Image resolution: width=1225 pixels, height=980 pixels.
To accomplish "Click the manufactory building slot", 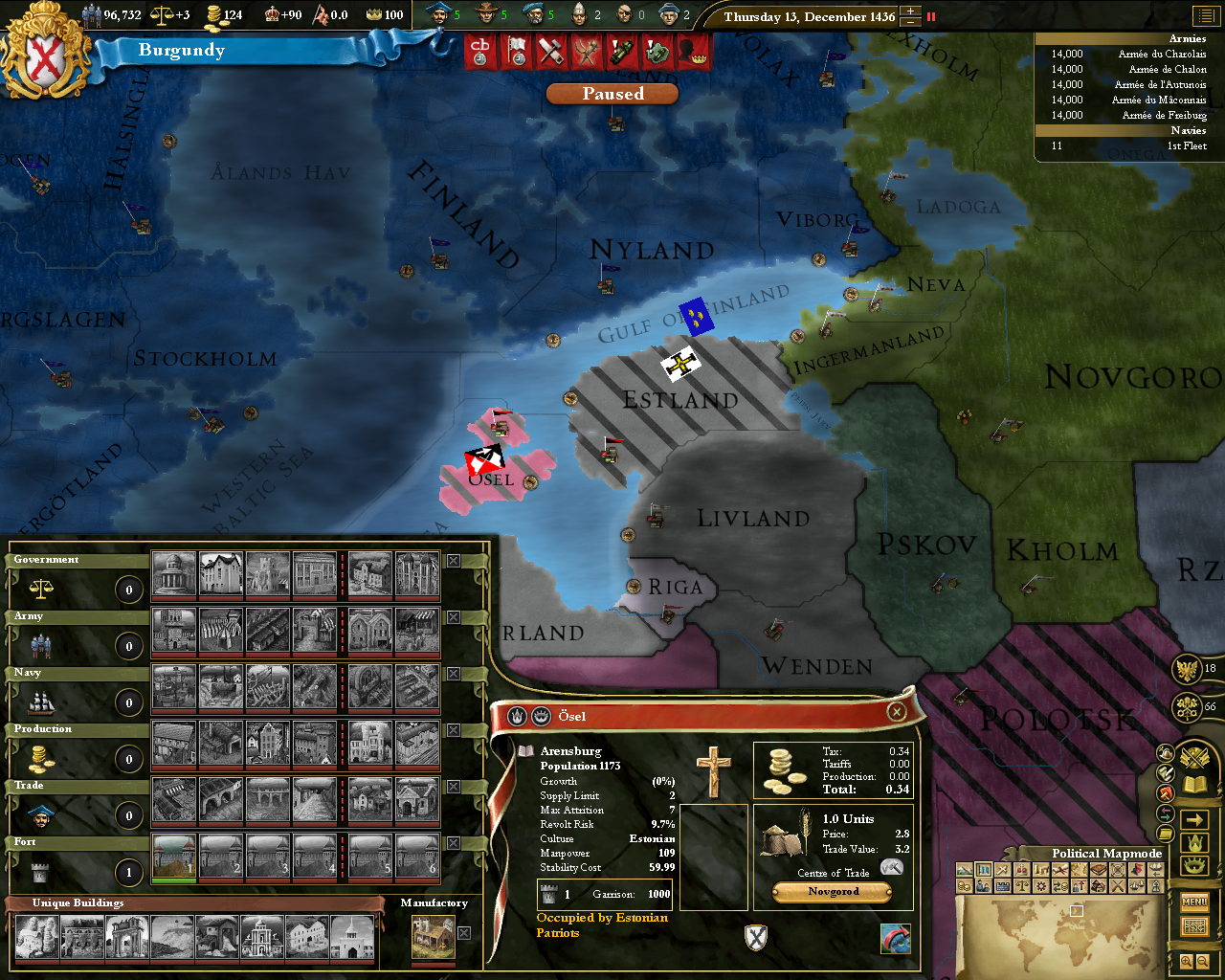I will click(433, 937).
